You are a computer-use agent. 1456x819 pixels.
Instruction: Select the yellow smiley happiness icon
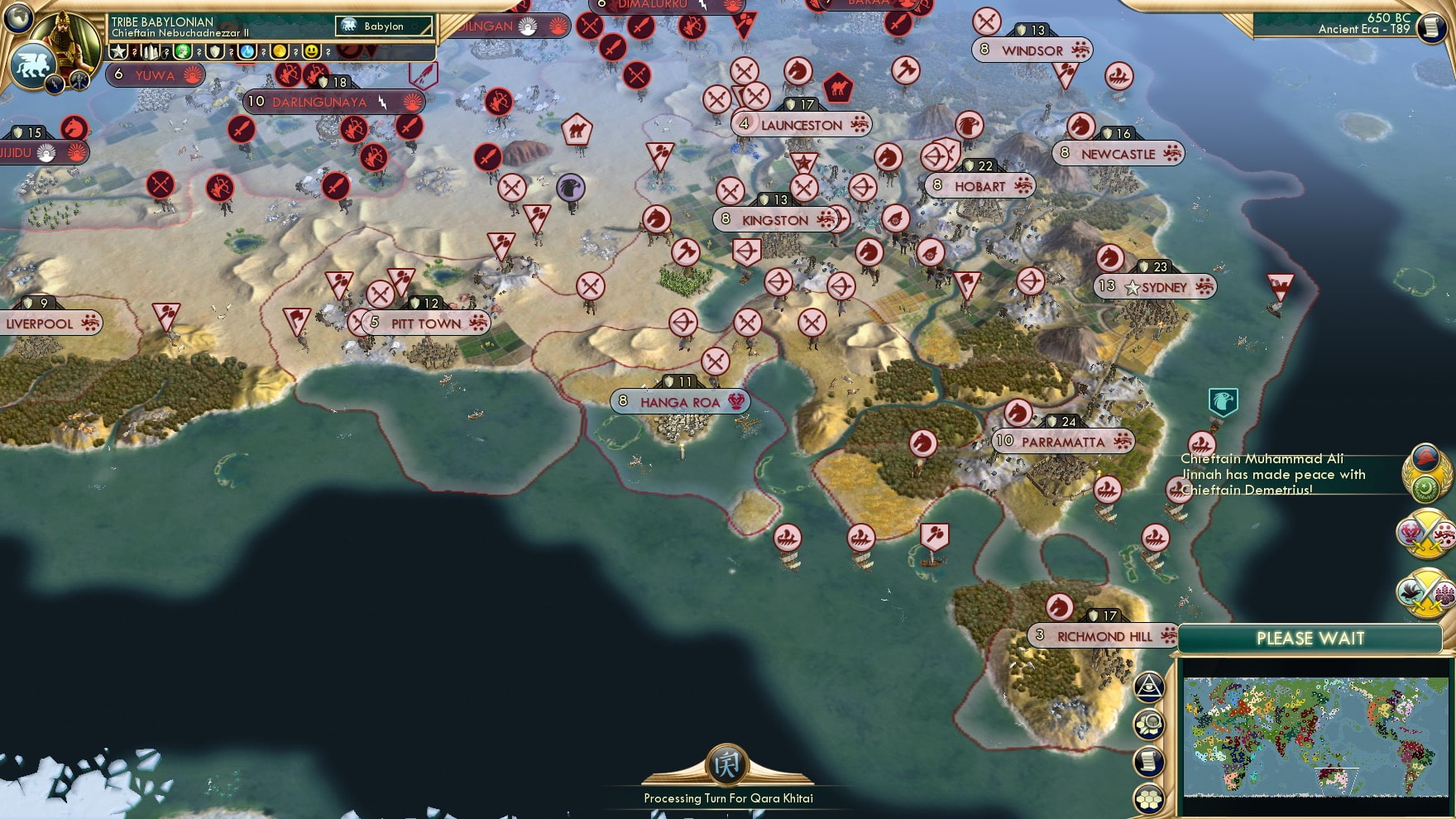(311, 52)
